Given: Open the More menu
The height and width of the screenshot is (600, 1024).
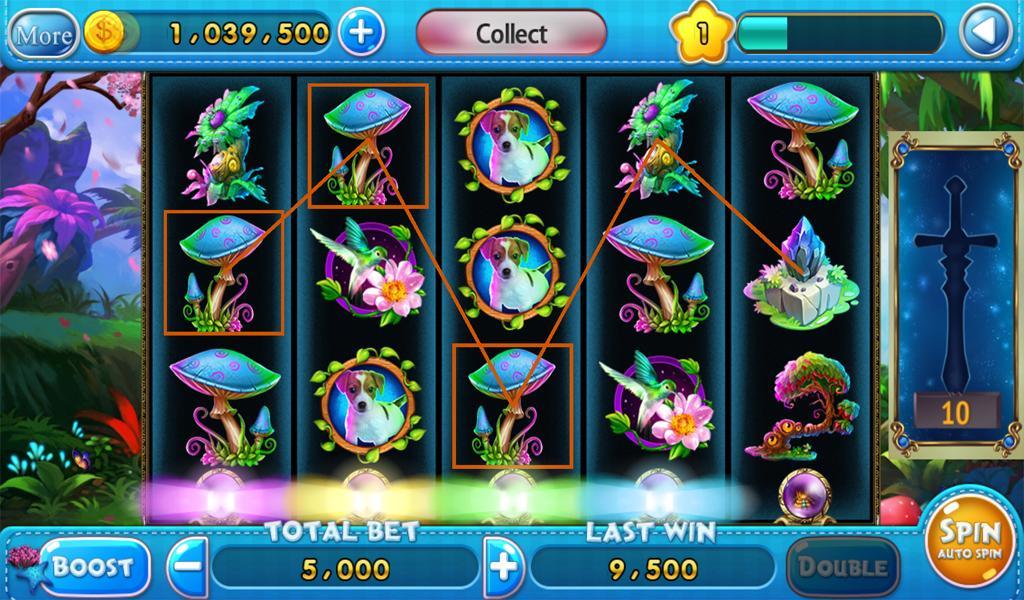Looking at the screenshot, I should 44,34.
